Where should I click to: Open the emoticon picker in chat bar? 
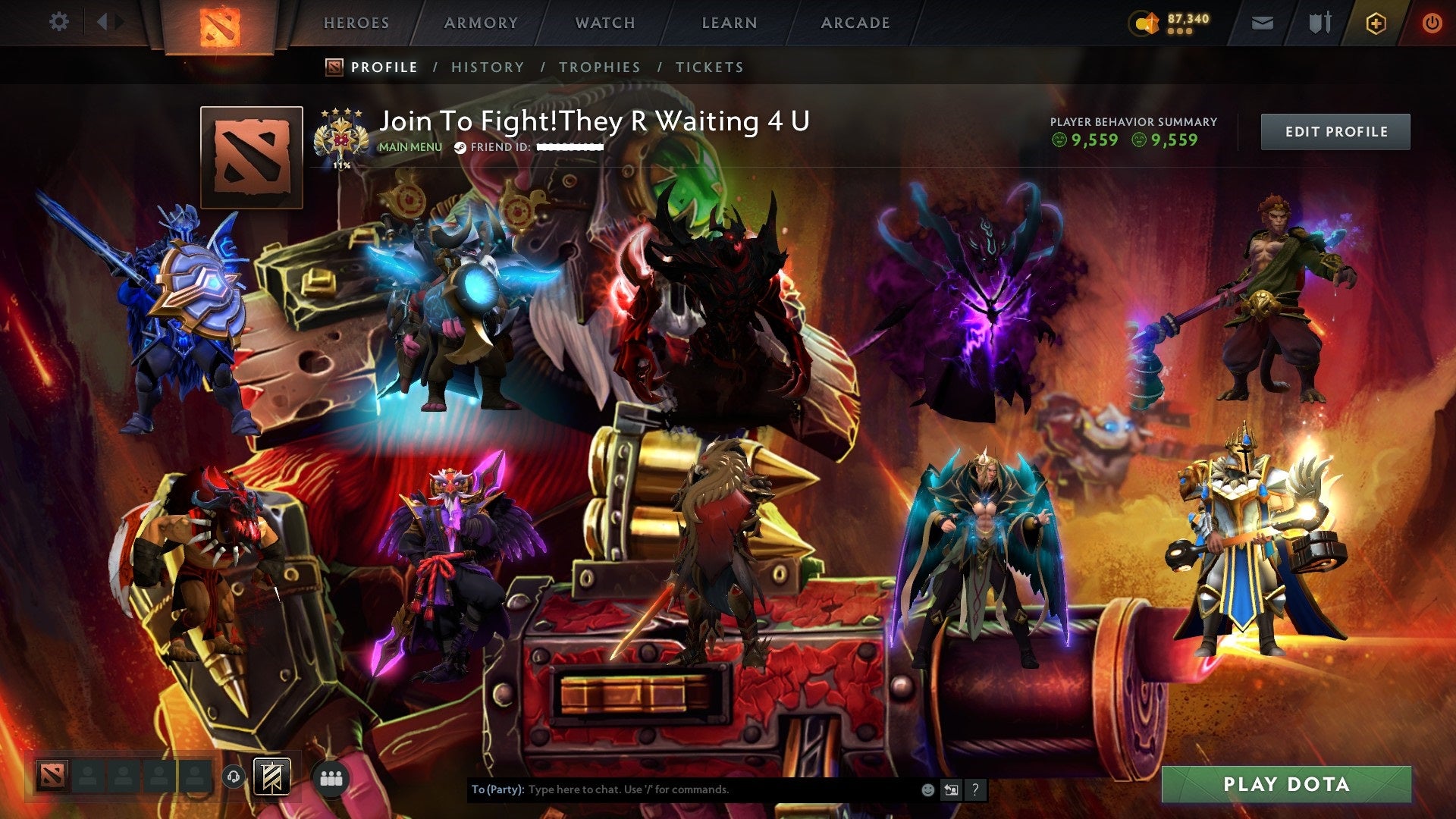point(927,789)
